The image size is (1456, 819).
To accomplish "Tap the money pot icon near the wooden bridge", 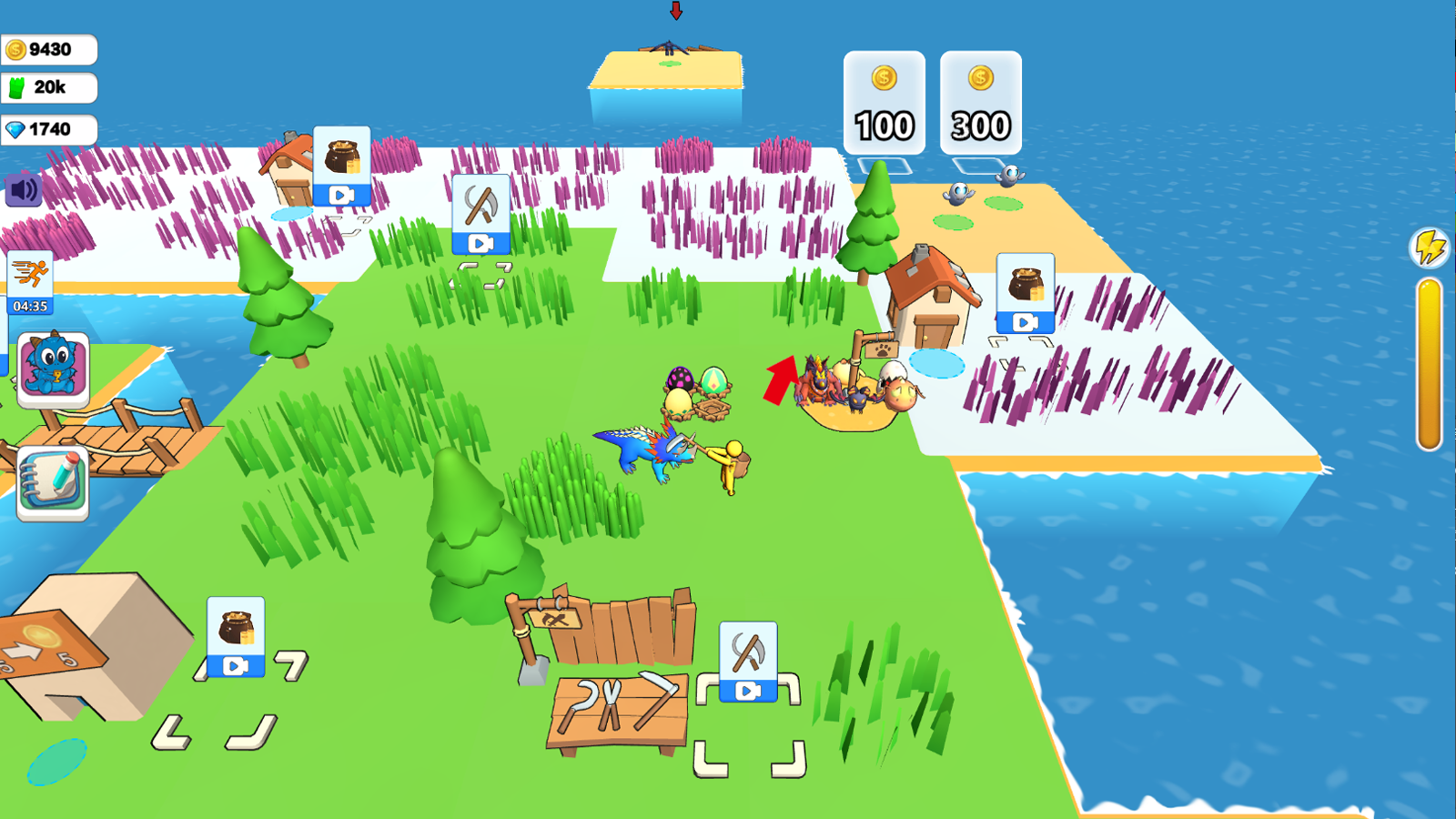I will point(234,628).
